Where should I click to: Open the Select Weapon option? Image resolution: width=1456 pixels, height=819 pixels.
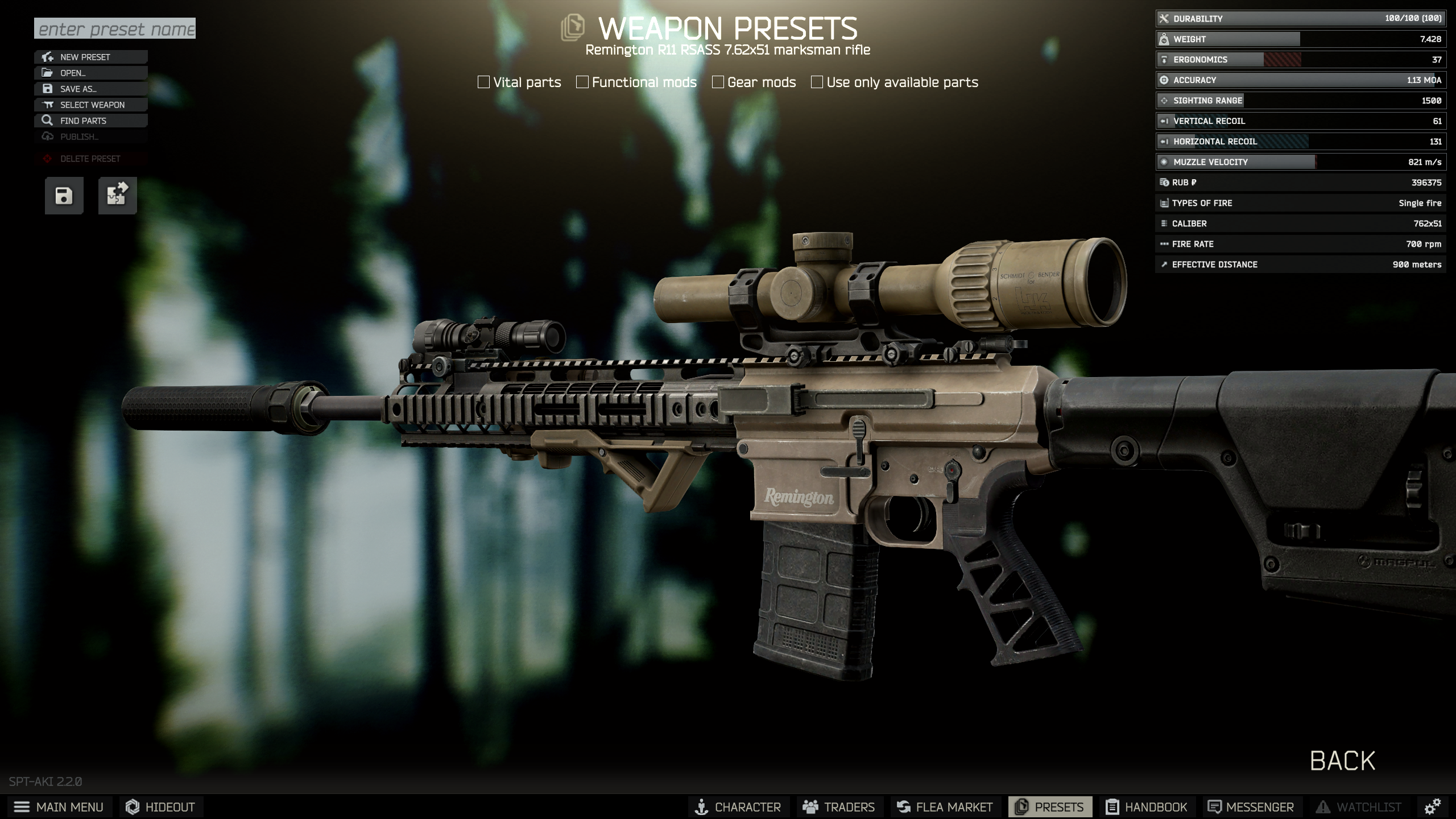point(91,105)
